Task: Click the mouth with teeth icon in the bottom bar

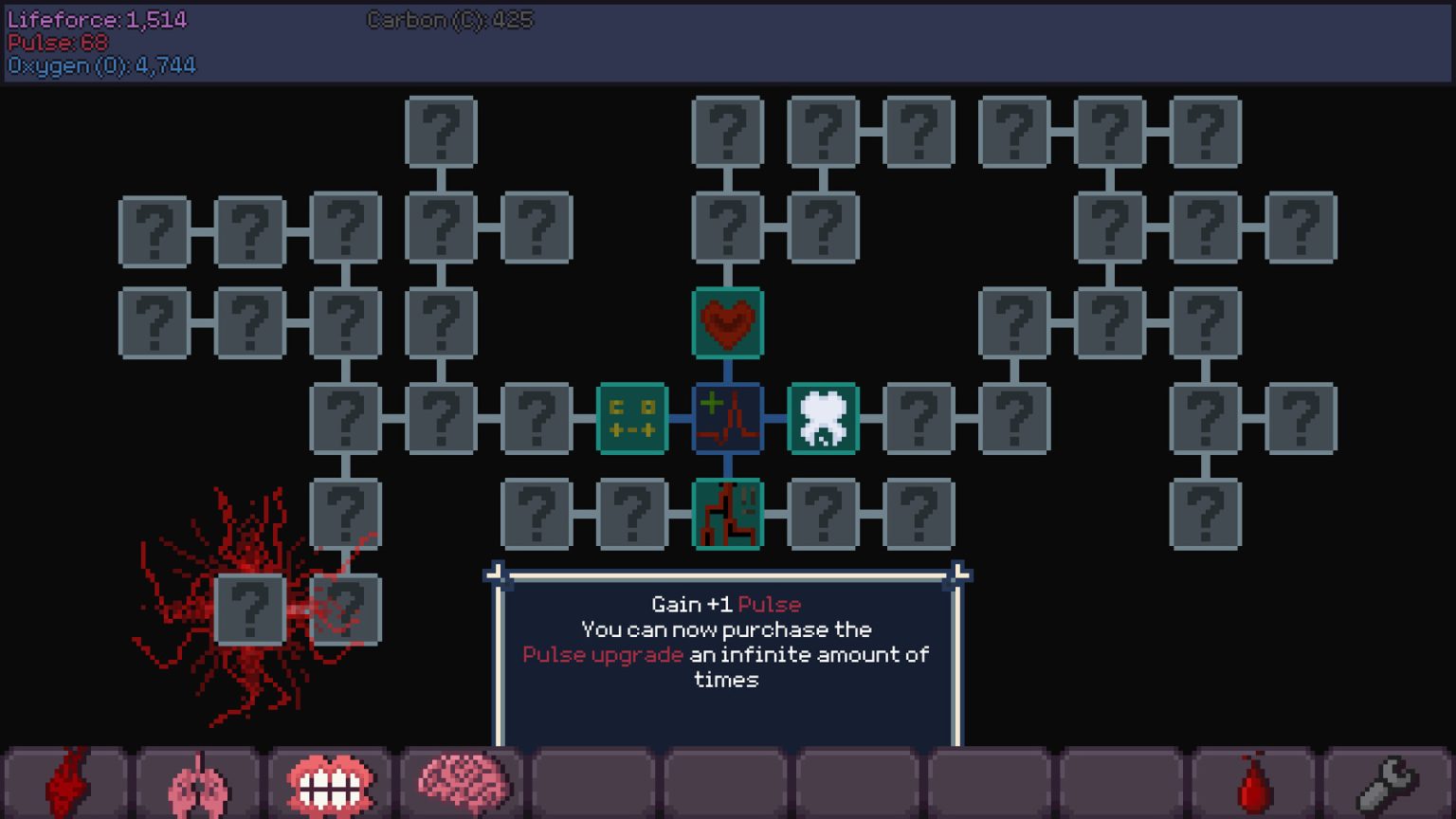Action: [328, 783]
